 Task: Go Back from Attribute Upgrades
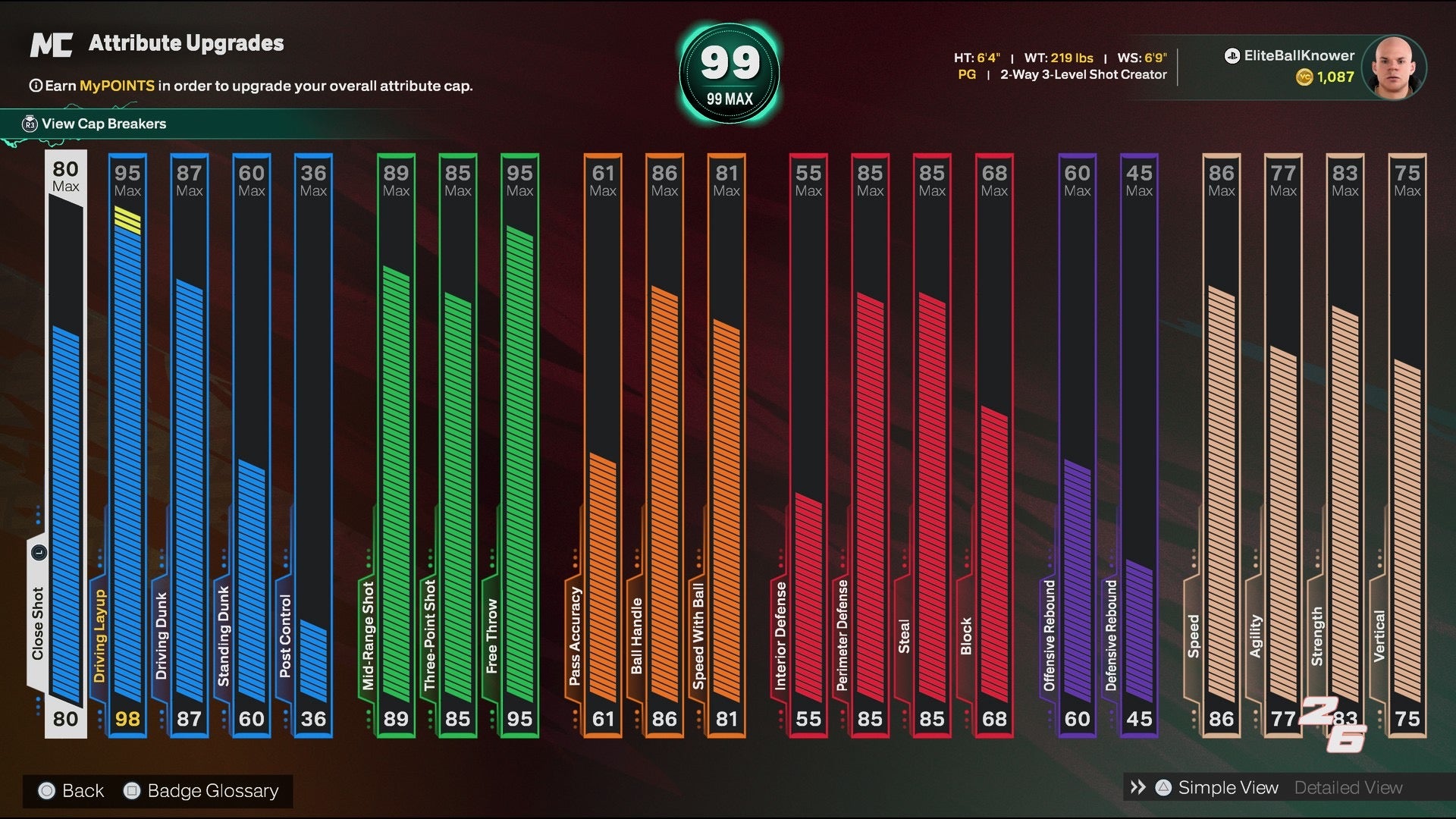tap(82, 791)
